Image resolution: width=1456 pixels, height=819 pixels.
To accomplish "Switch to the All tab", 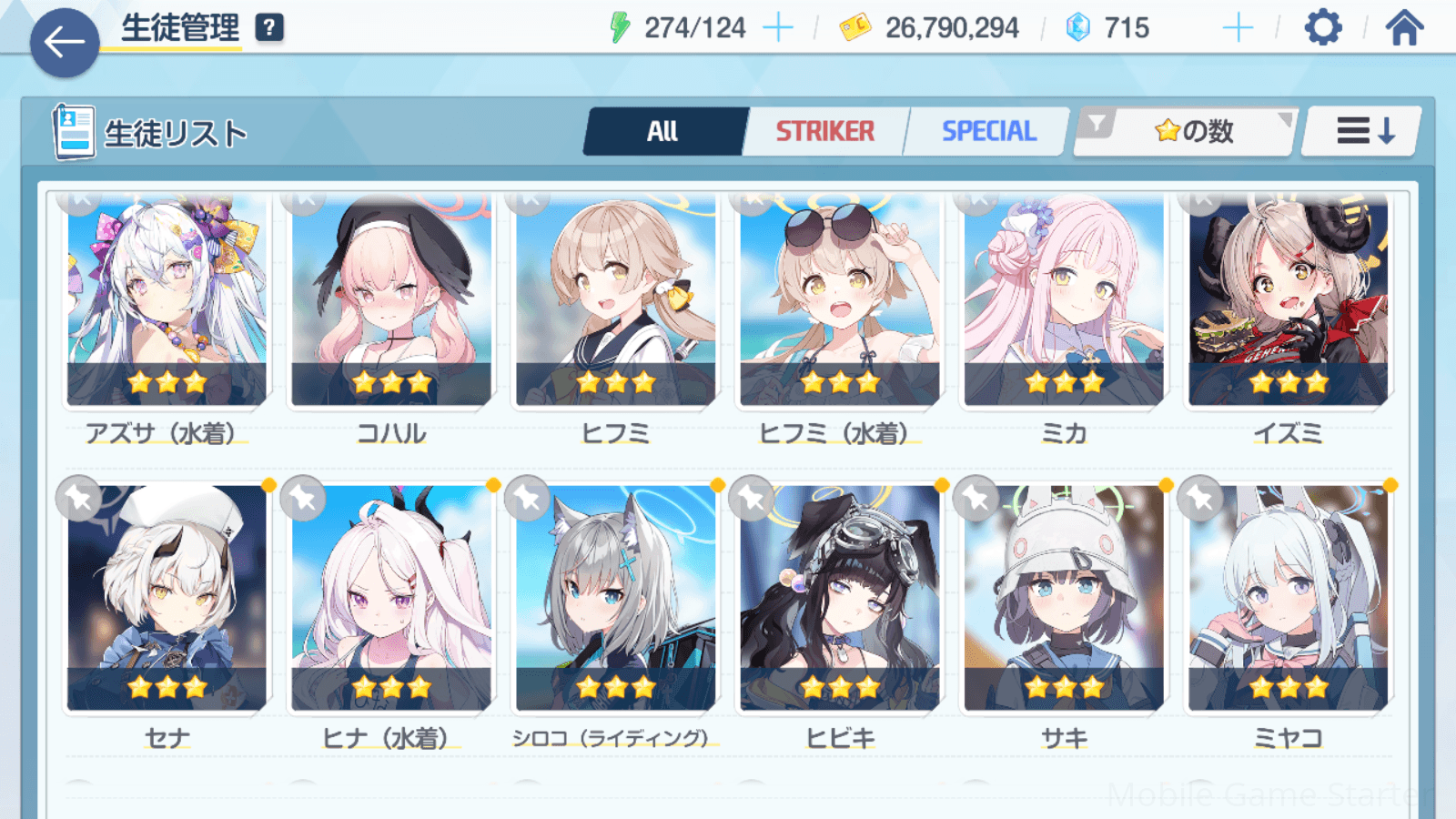I will pos(663,132).
